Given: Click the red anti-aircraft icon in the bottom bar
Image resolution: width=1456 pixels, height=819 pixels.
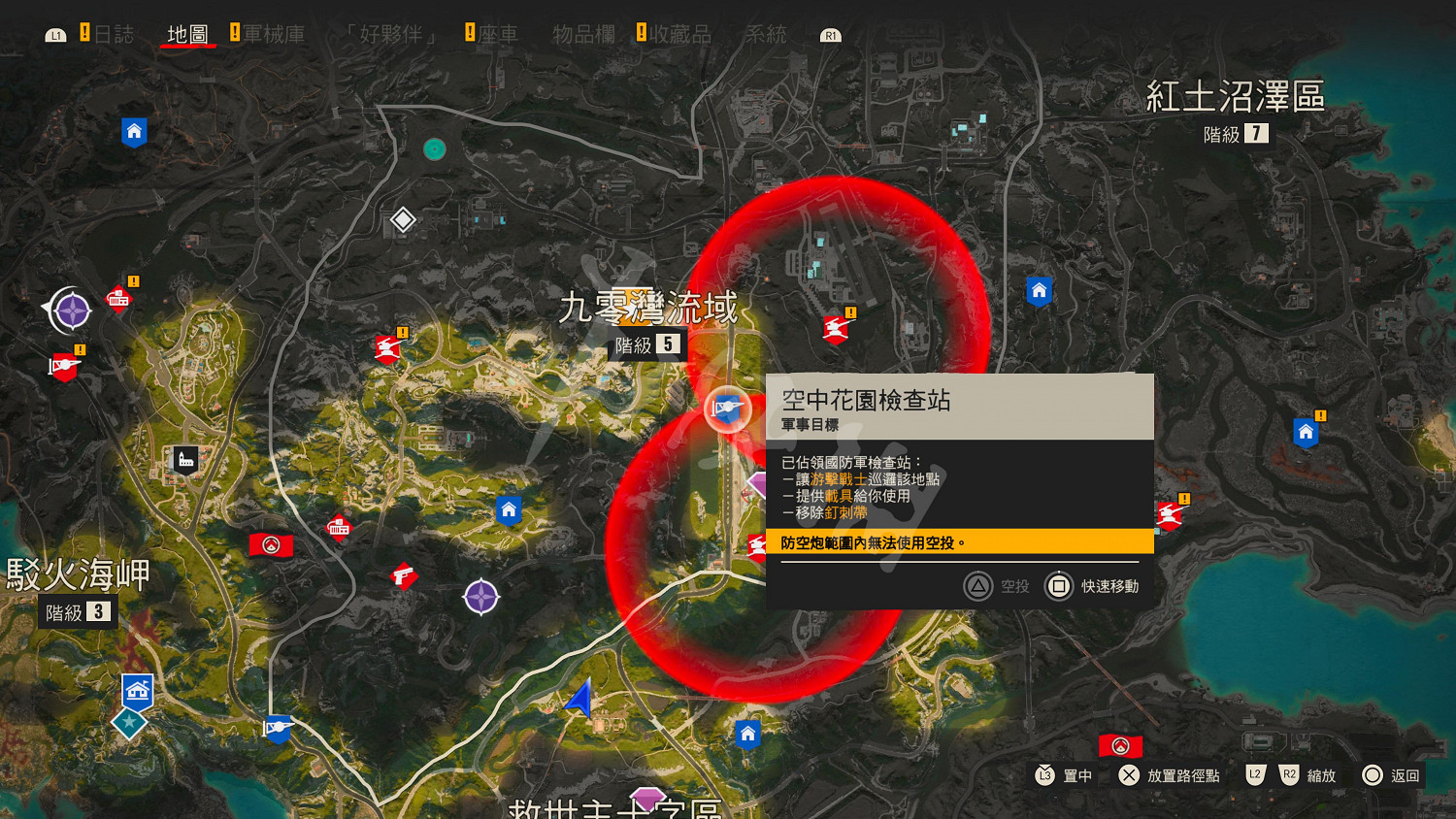Looking at the screenshot, I should tap(1118, 746).
